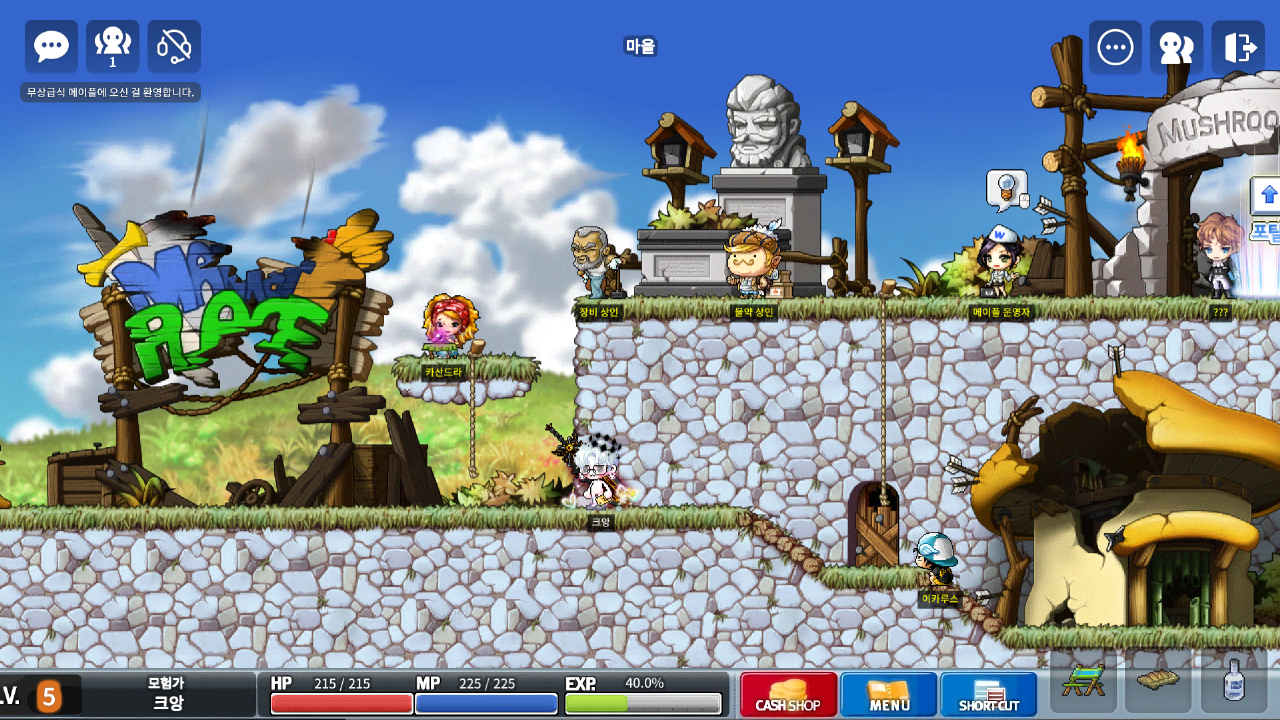
Task: Use the white potion bottle slot
Action: [x=1234, y=681]
